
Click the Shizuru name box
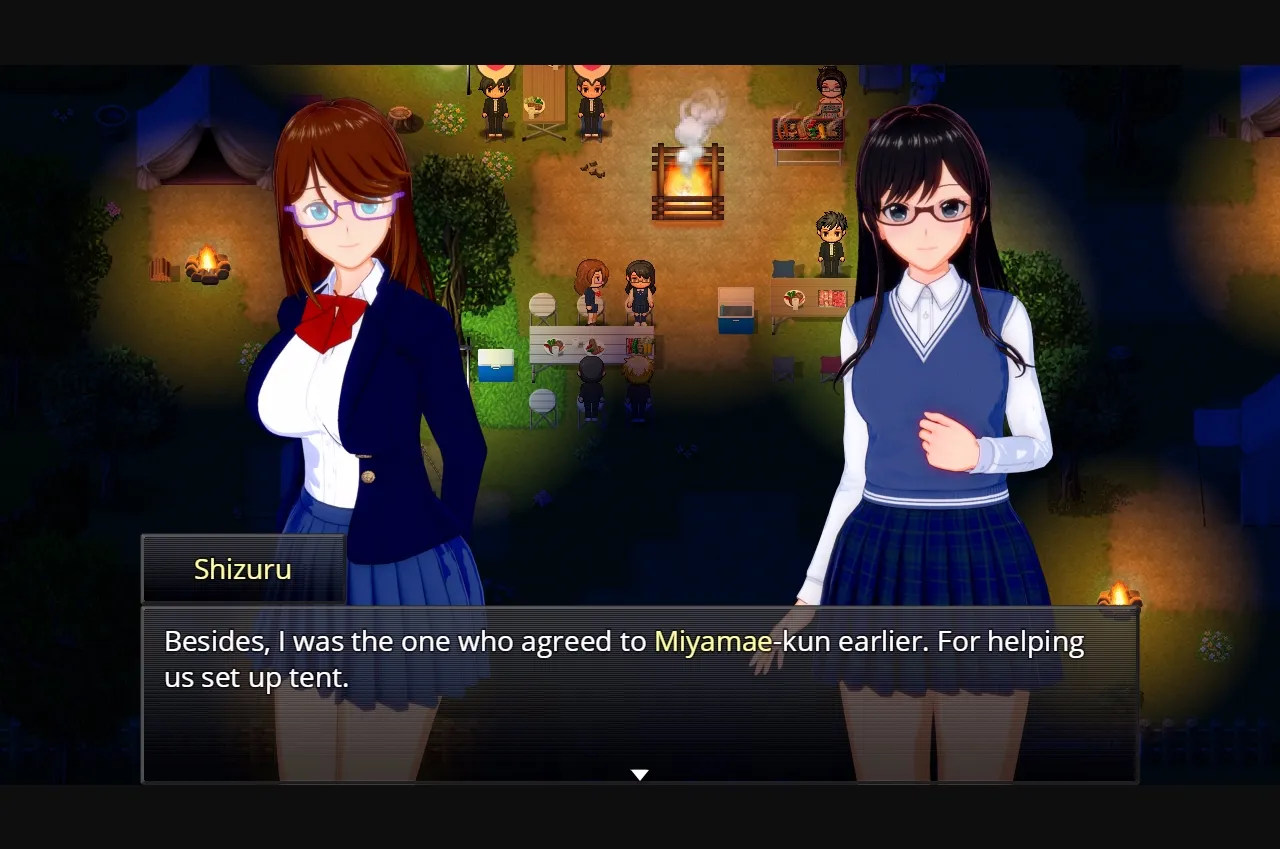click(243, 568)
